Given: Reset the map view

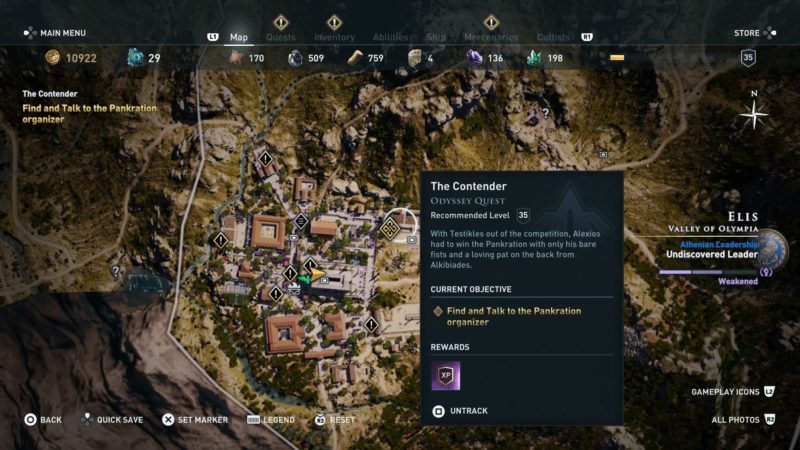Looking at the screenshot, I should click(x=335, y=420).
